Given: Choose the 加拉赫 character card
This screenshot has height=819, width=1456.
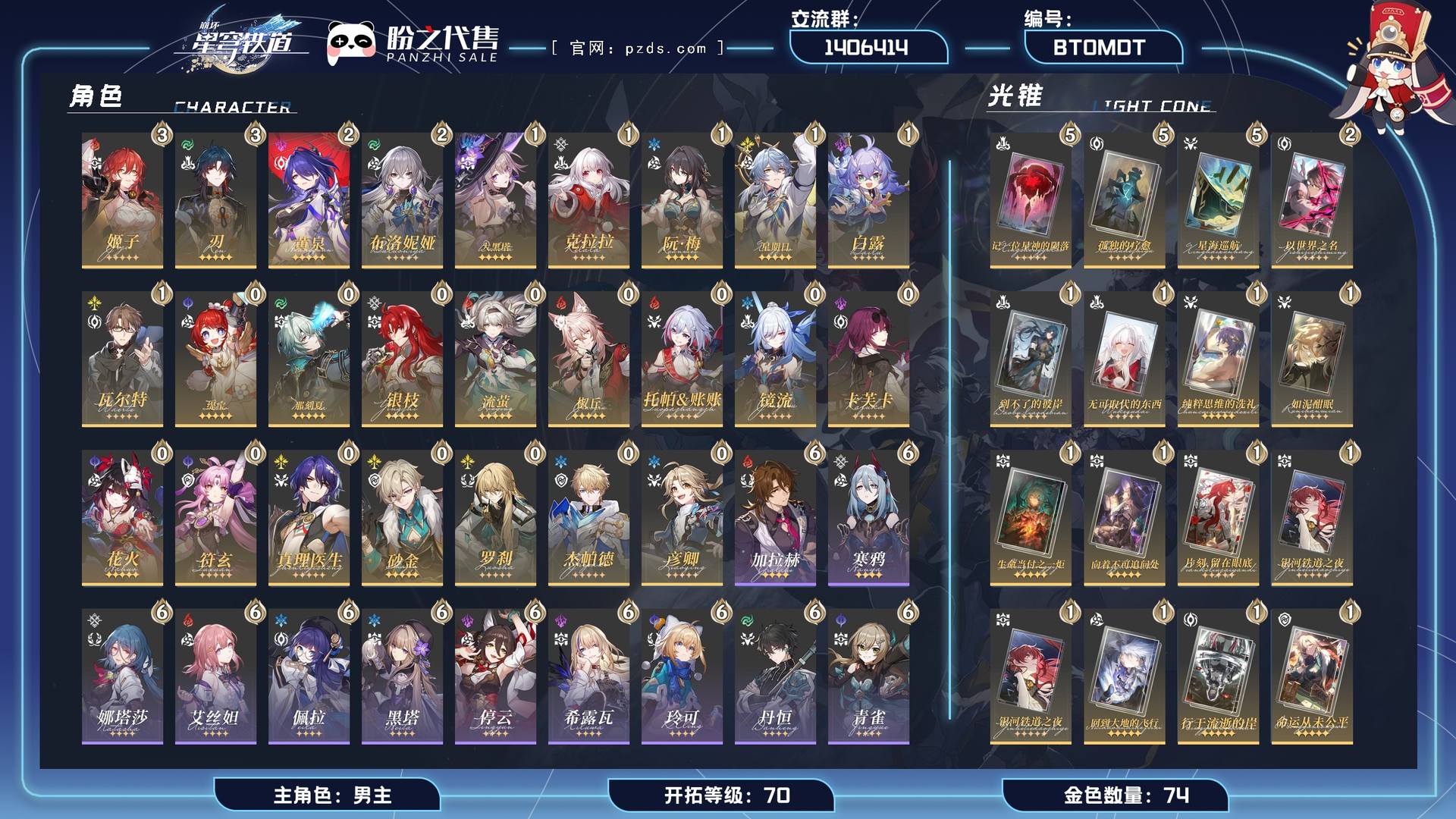Looking at the screenshot, I should 775,519.
